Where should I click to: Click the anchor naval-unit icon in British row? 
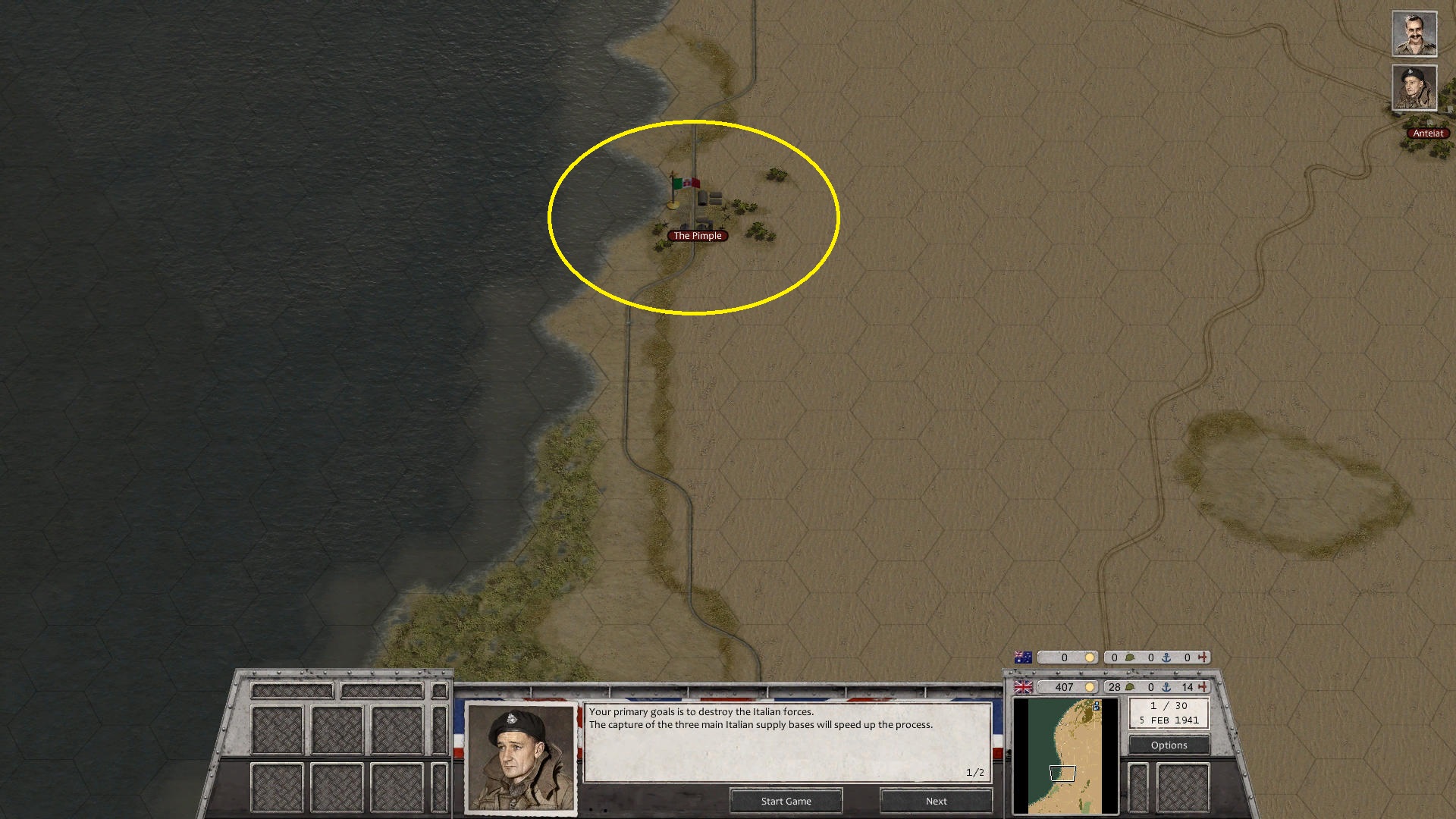[x=1167, y=687]
